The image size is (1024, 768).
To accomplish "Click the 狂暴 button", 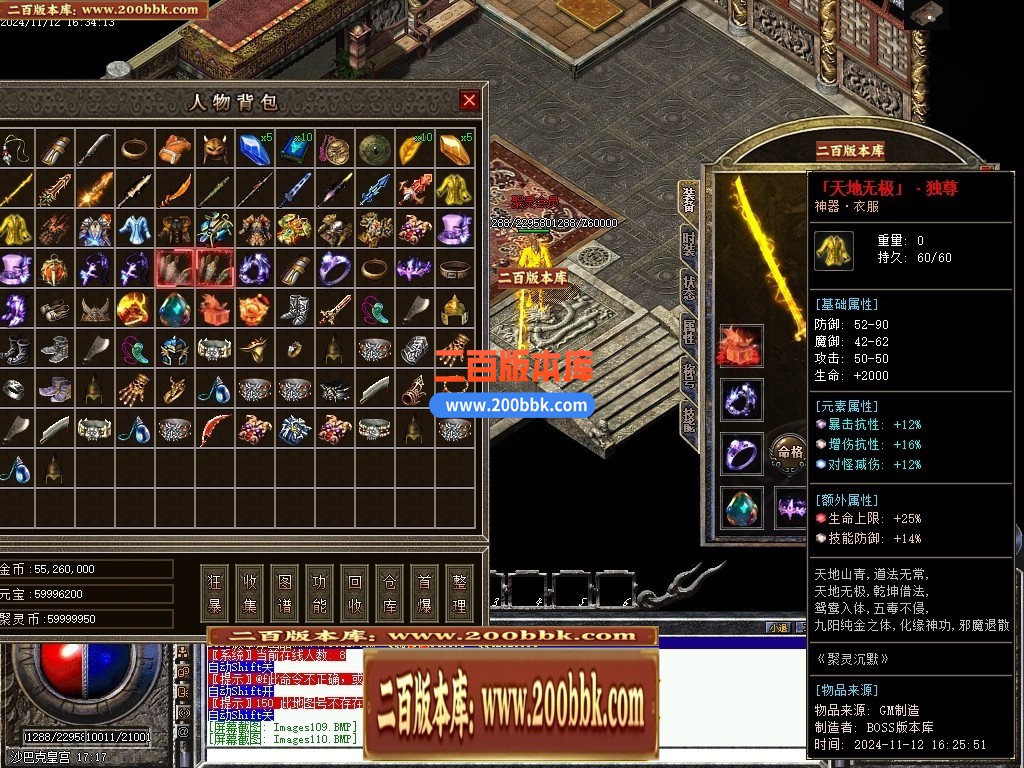I will pyautogui.click(x=215, y=593).
